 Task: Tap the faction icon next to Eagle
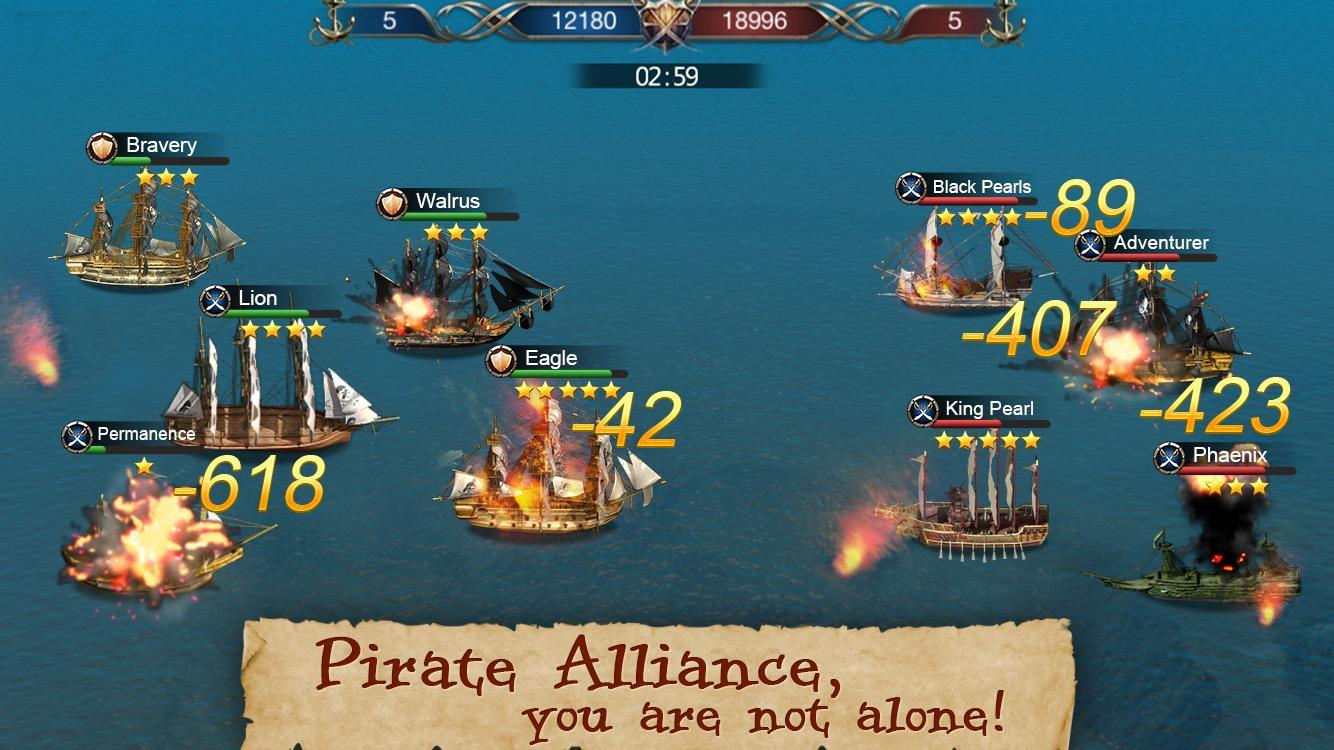point(499,358)
